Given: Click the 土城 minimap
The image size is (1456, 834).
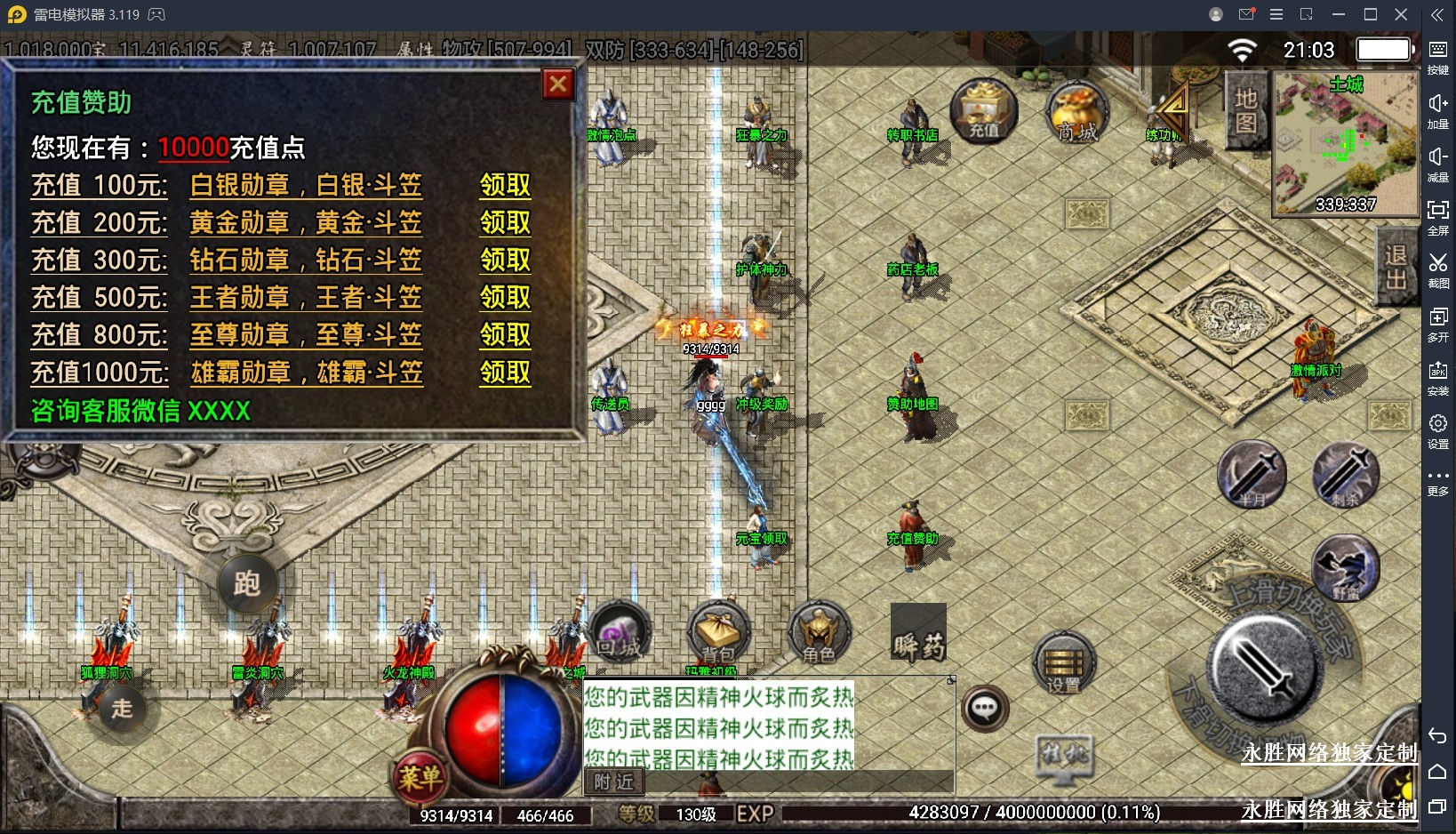Looking at the screenshot, I should pos(1345,144).
